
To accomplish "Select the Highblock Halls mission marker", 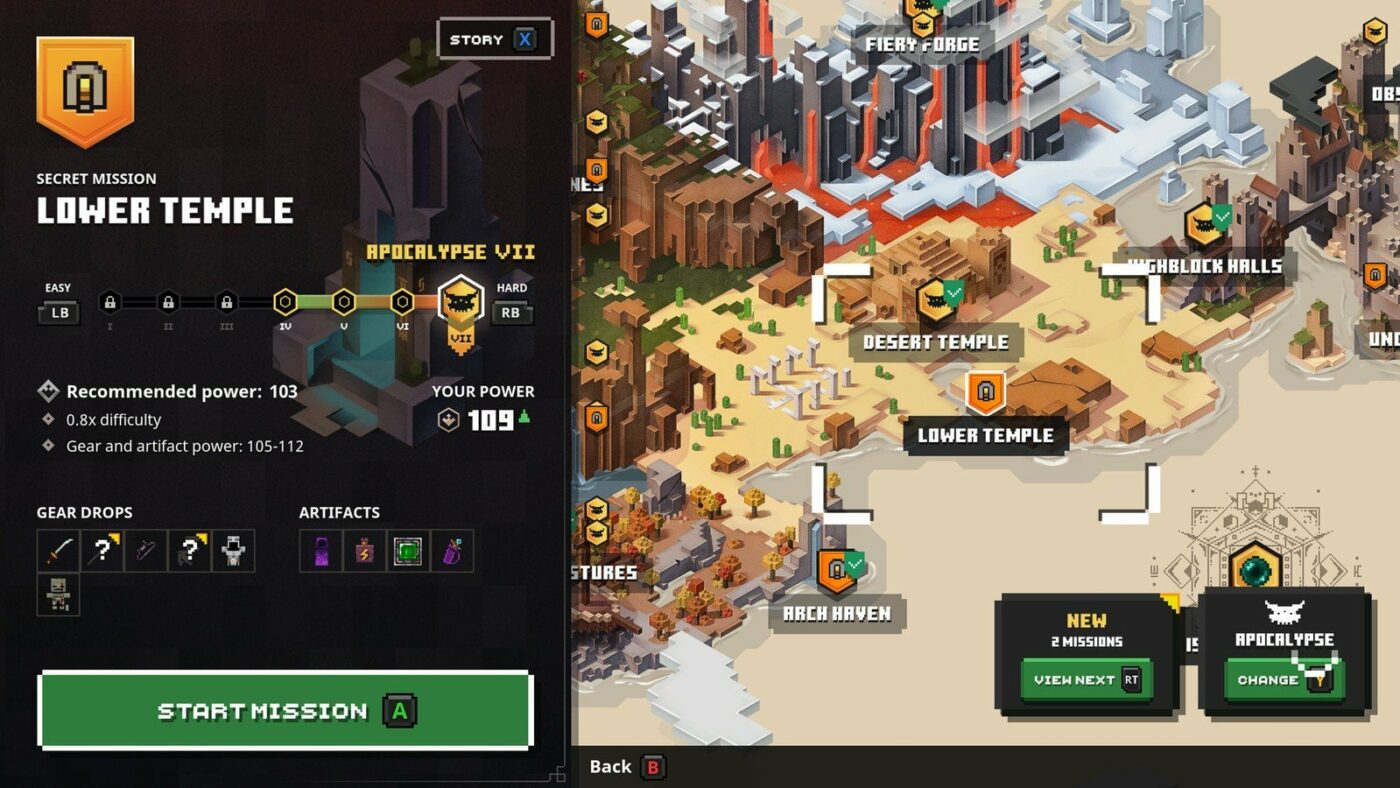I will [1205, 224].
